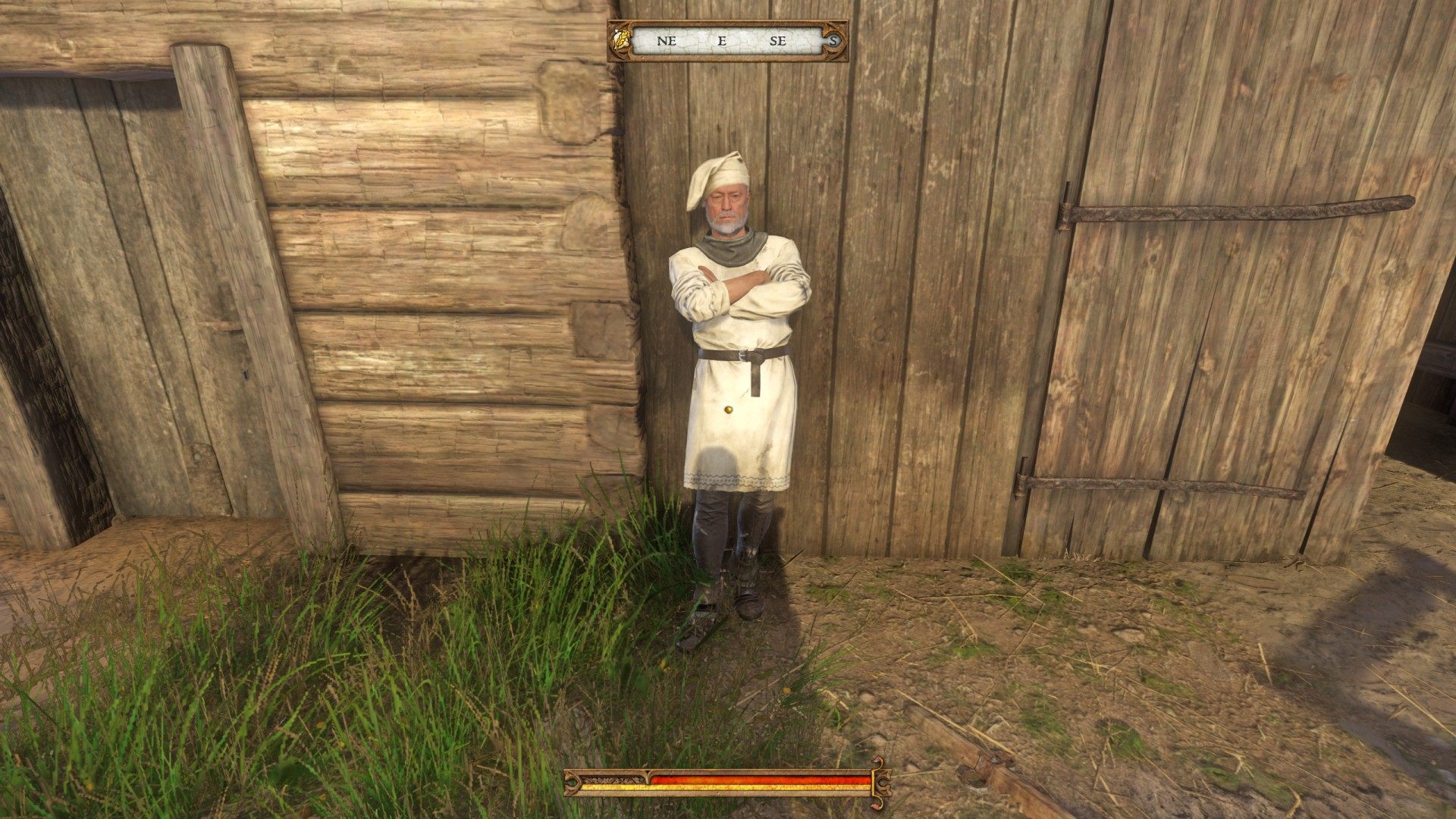This screenshot has height=819, width=1456.
Task: Click the compass navigation strip at top
Action: 724,39
